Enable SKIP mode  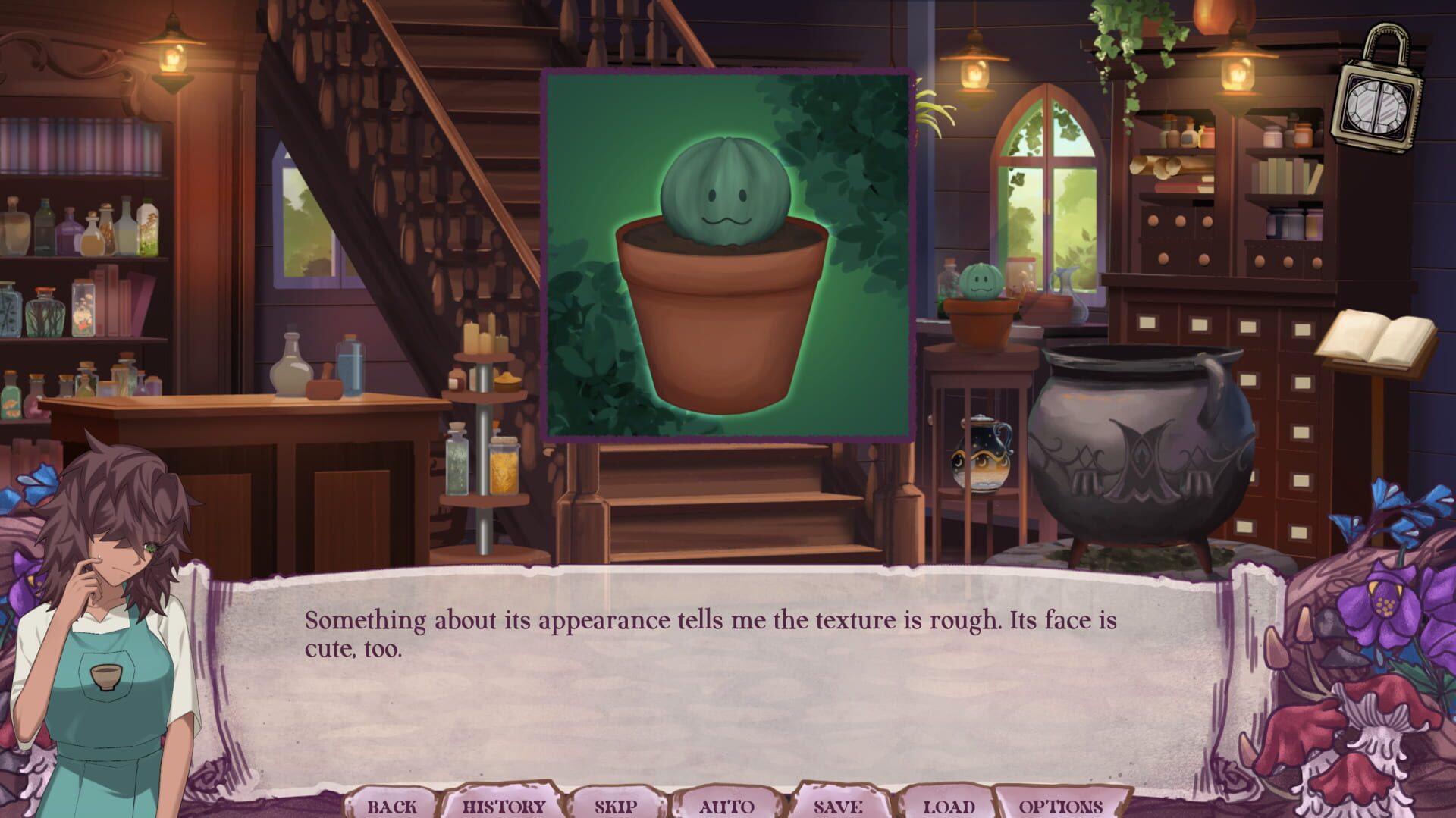[614, 807]
